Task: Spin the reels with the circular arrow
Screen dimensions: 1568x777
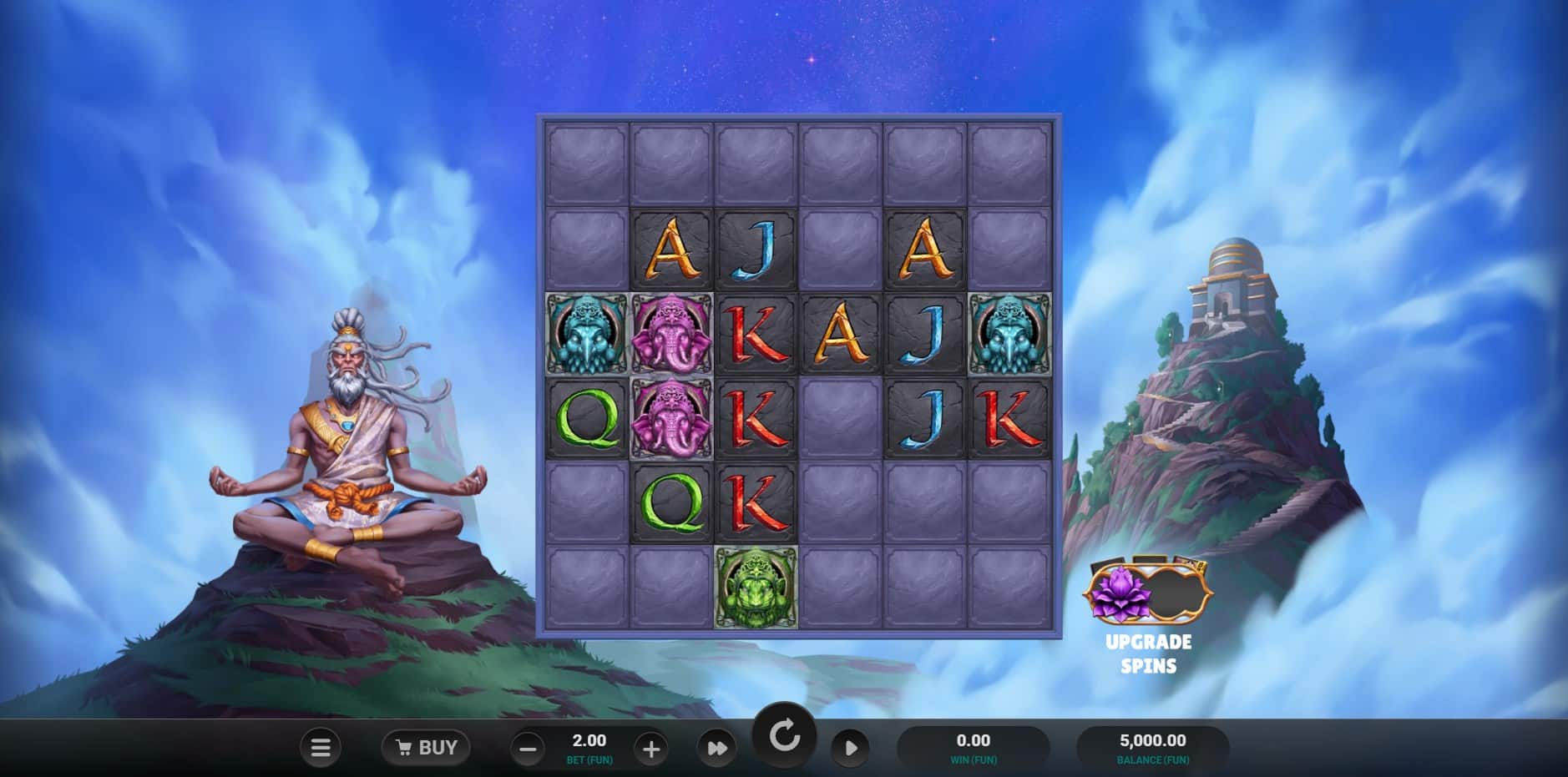Action: coord(784,737)
